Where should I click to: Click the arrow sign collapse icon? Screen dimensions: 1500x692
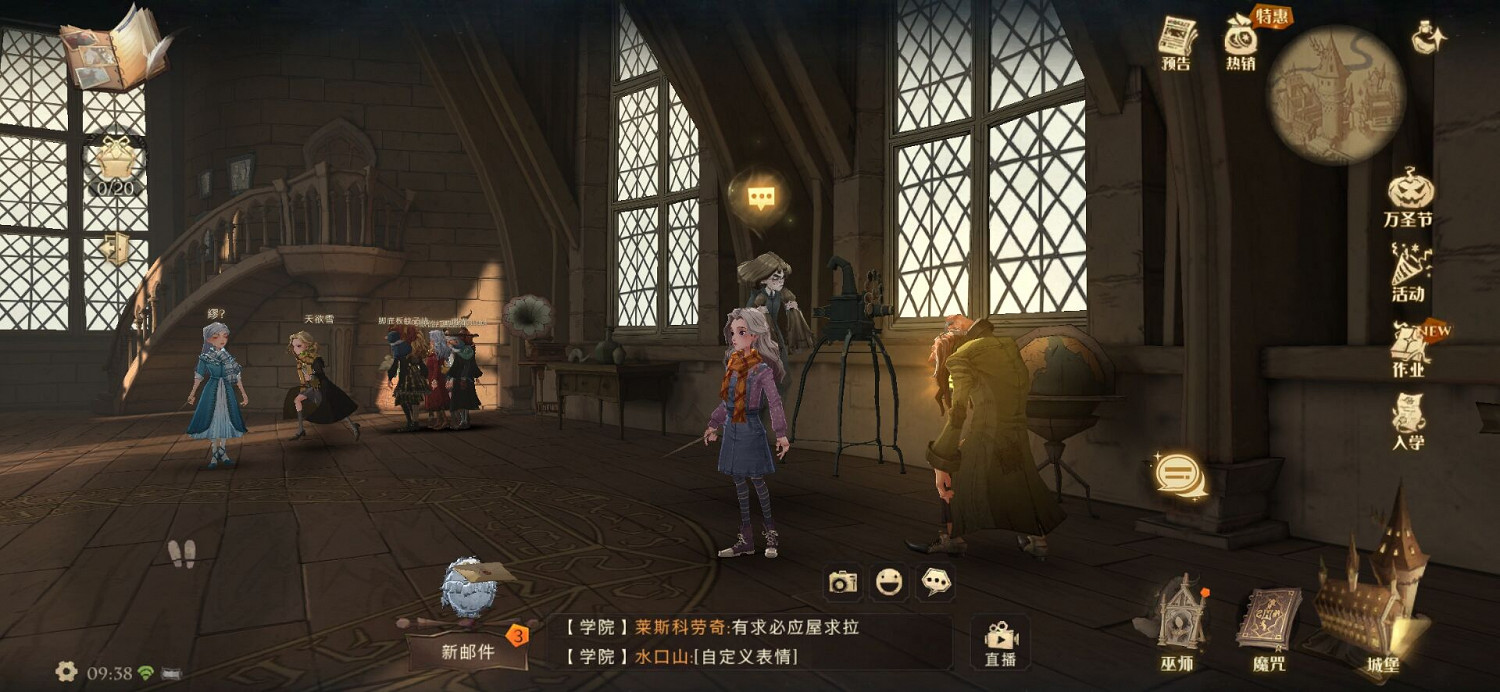tap(115, 247)
